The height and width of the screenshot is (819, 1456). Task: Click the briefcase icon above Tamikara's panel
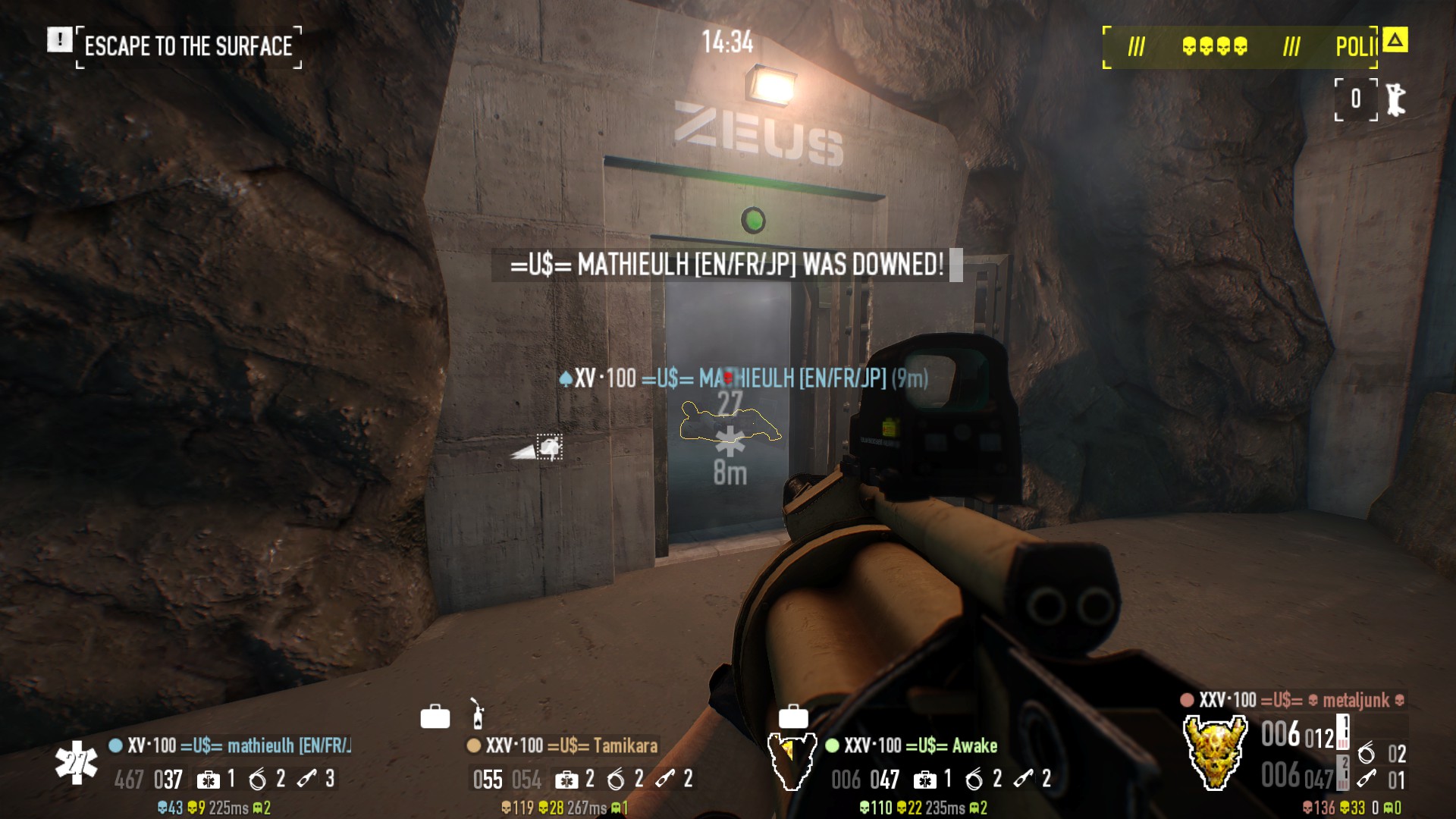coord(435,716)
